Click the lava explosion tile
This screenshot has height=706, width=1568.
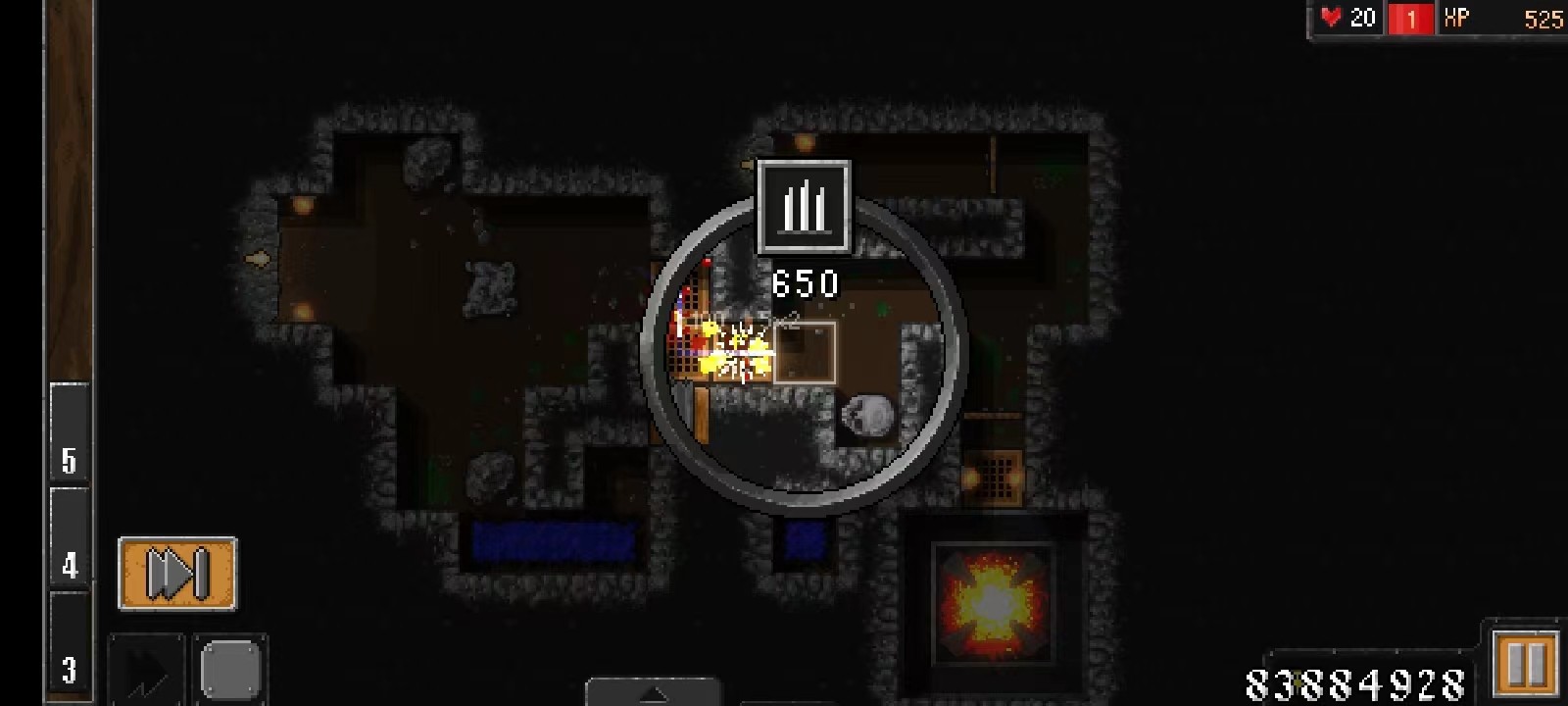(x=993, y=605)
